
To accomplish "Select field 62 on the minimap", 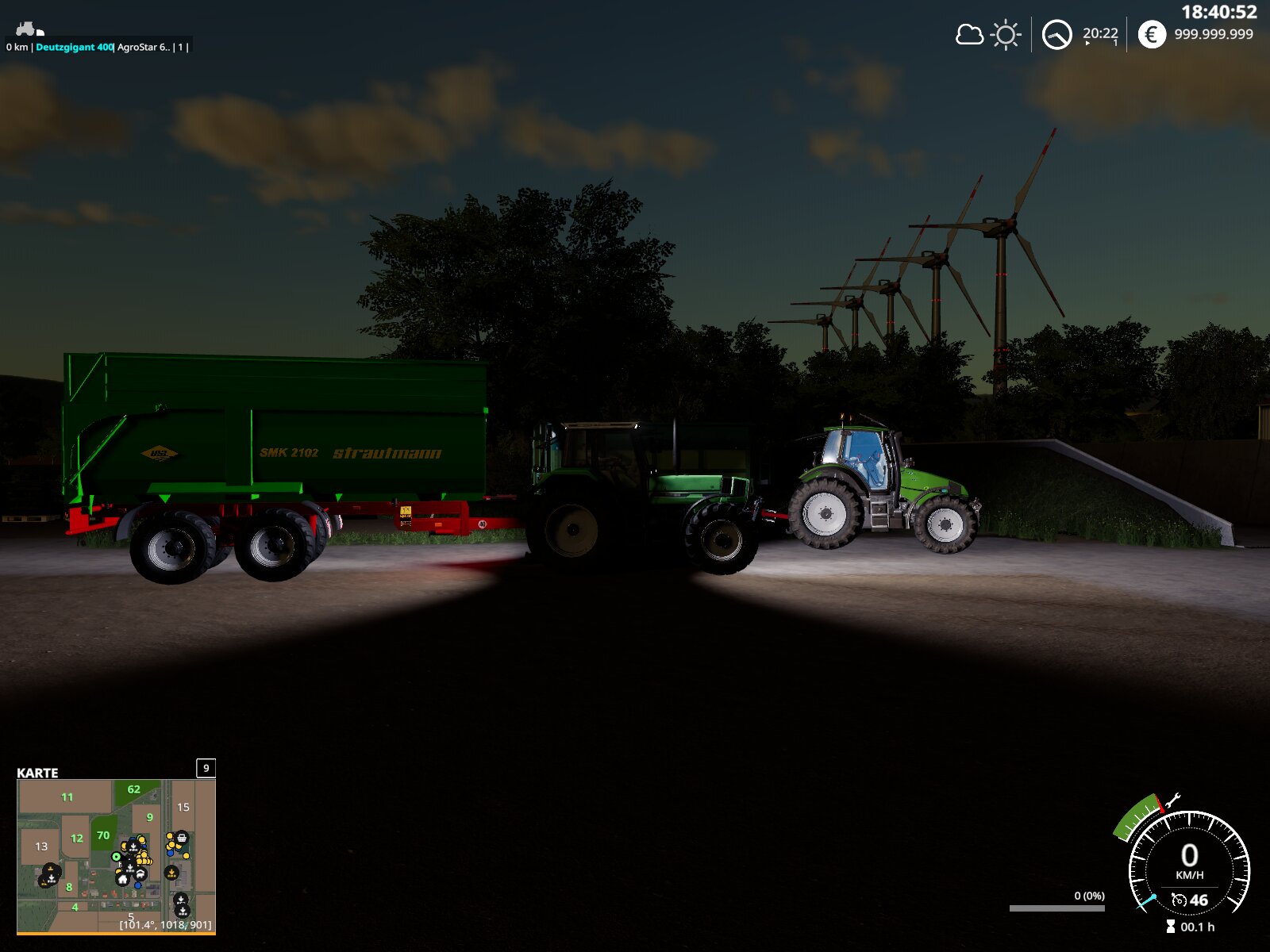I will (x=133, y=789).
